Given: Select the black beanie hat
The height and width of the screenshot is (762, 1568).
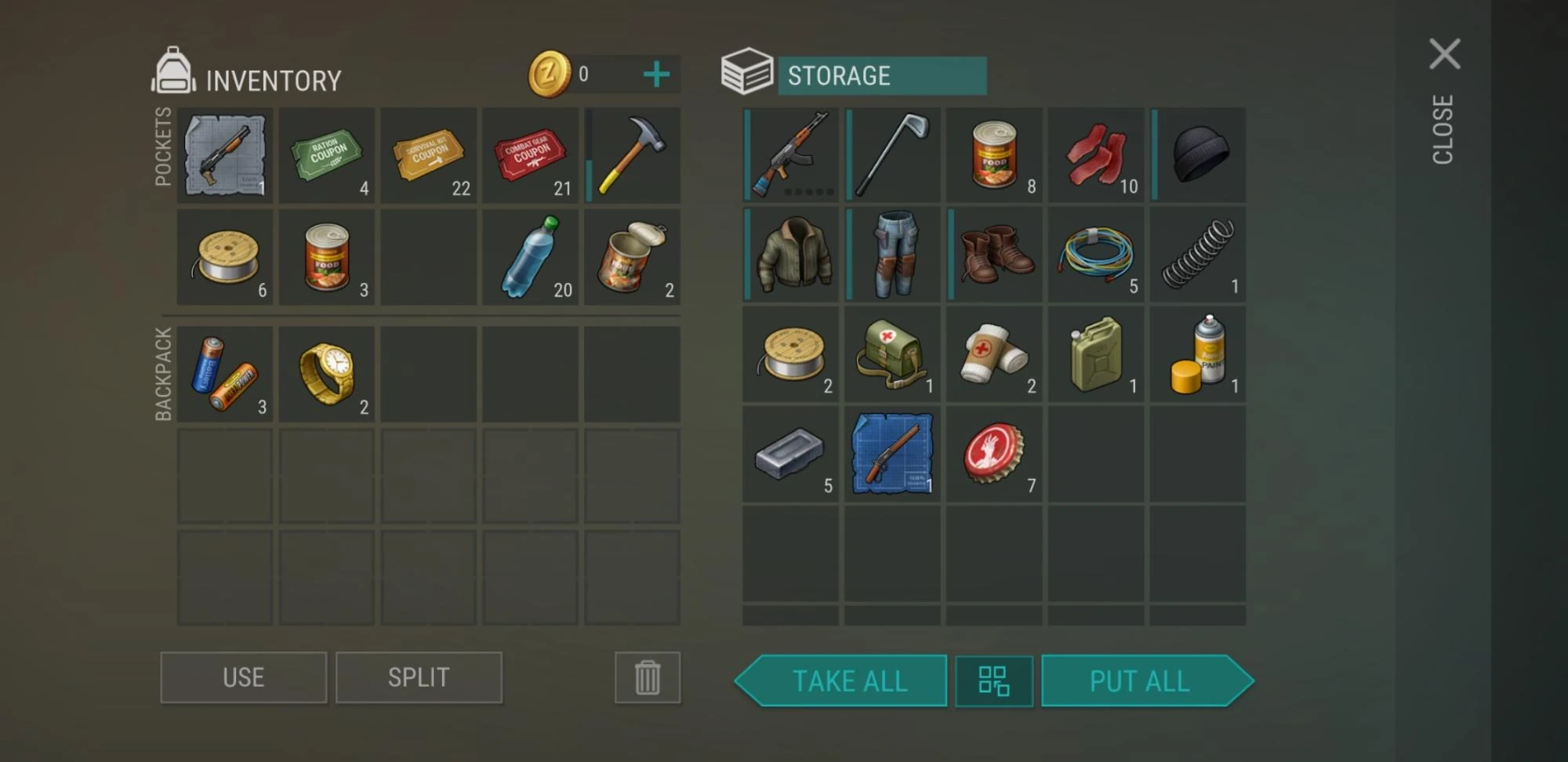Looking at the screenshot, I should point(1197,155).
